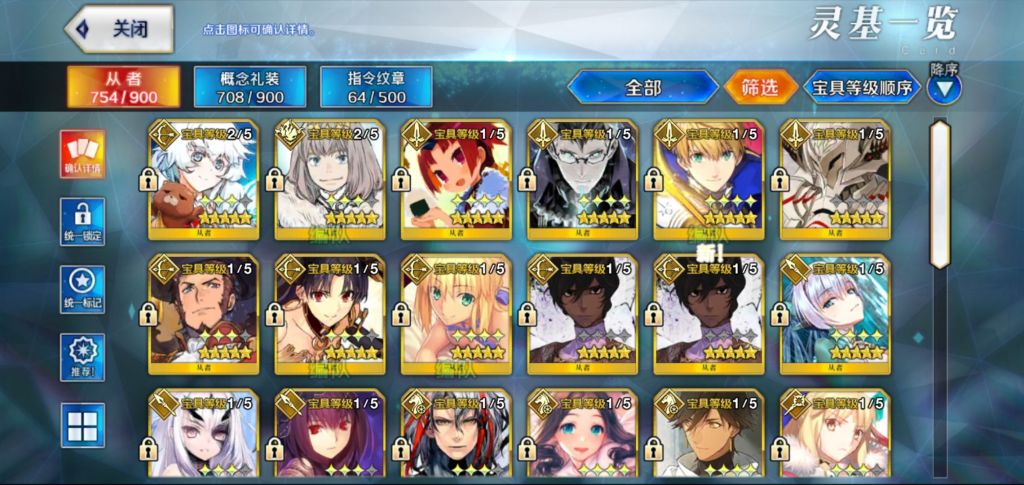Toggle the 降序 descending arrow button
Screen dimensions: 1024x485
[x=944, y=88]
